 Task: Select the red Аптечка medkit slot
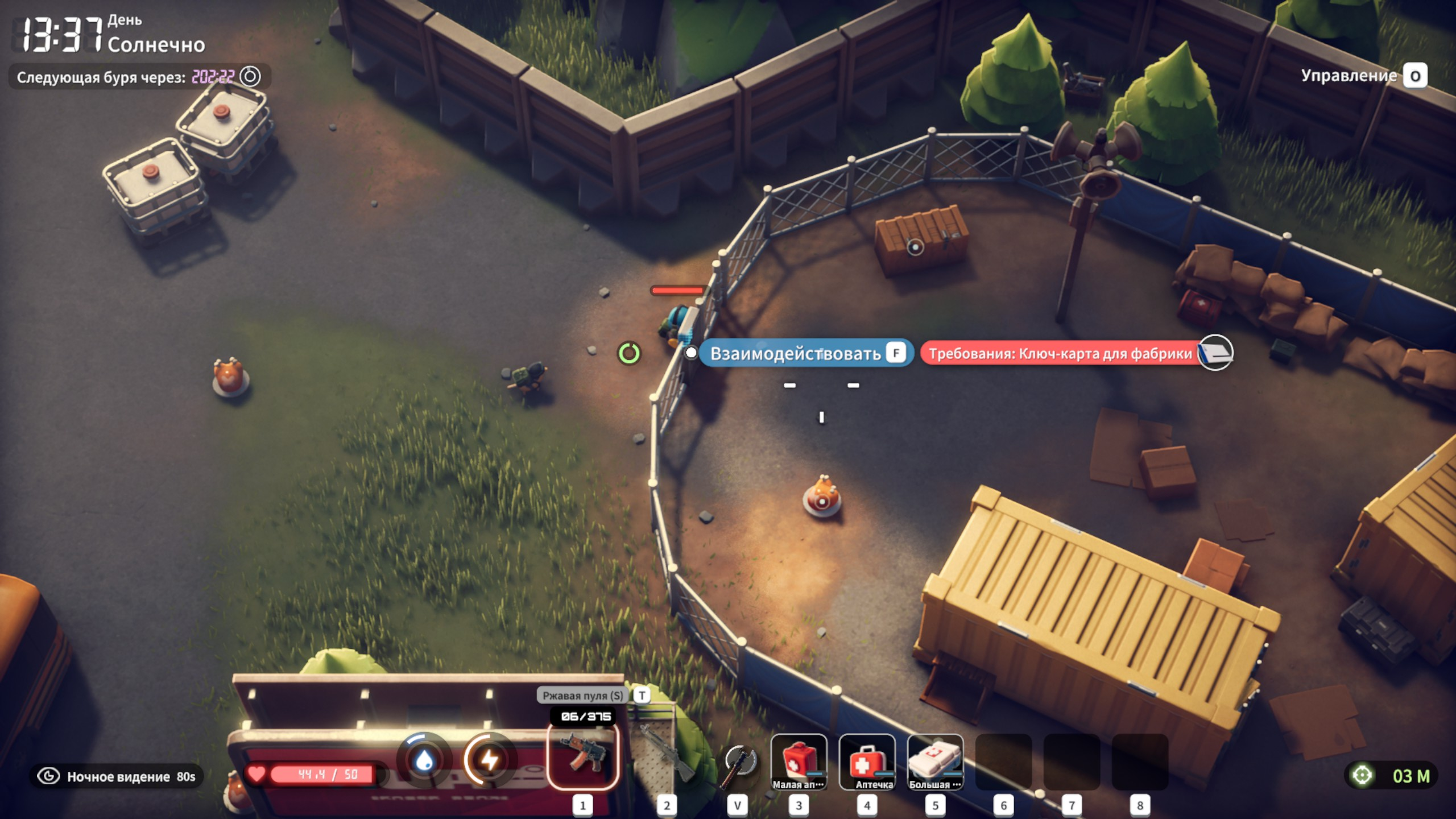pyautogui.click(x=867, y=761)
